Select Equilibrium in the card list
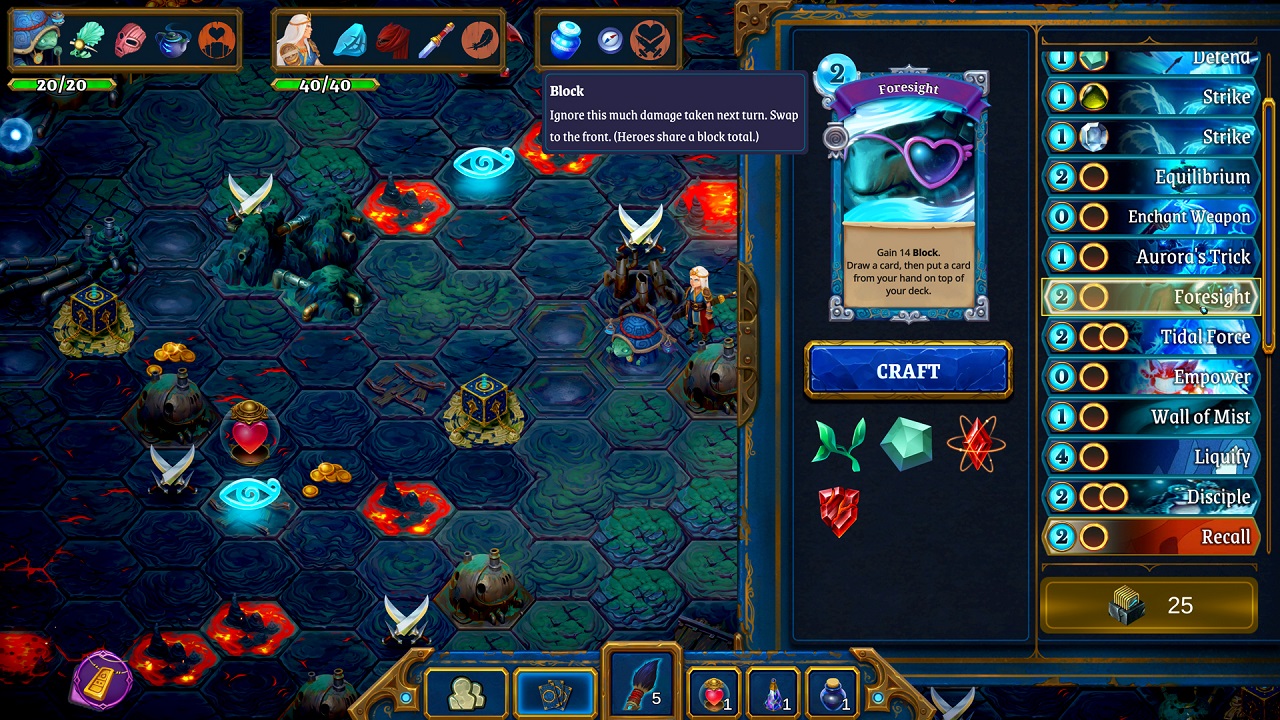Image resolution: width=1280 pixels, height=720 pixels. tap(1150, 177)
